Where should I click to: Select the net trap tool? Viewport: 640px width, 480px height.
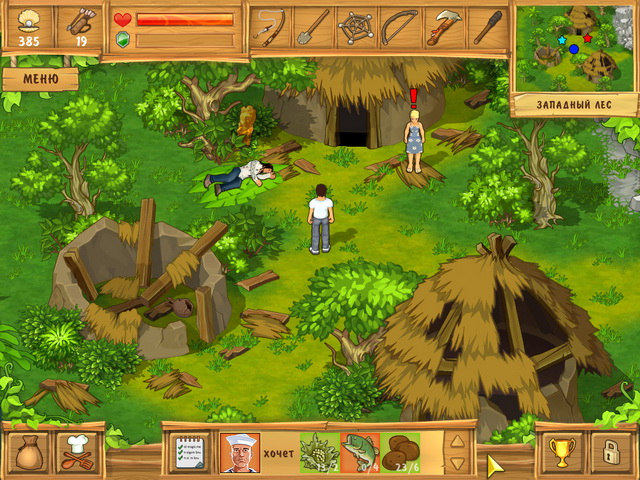pos(356,26)
